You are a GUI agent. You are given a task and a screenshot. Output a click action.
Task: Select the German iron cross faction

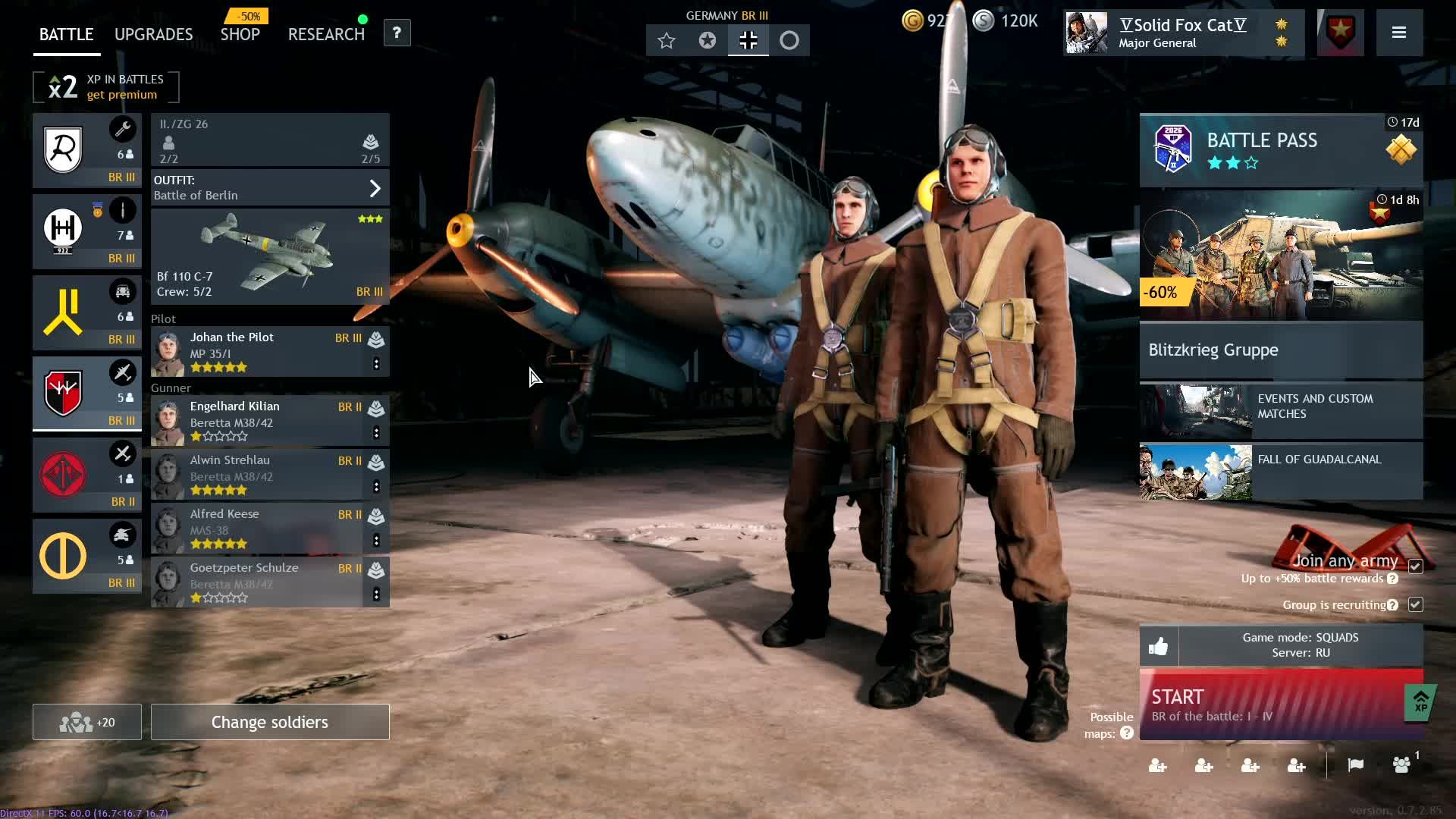748,41
